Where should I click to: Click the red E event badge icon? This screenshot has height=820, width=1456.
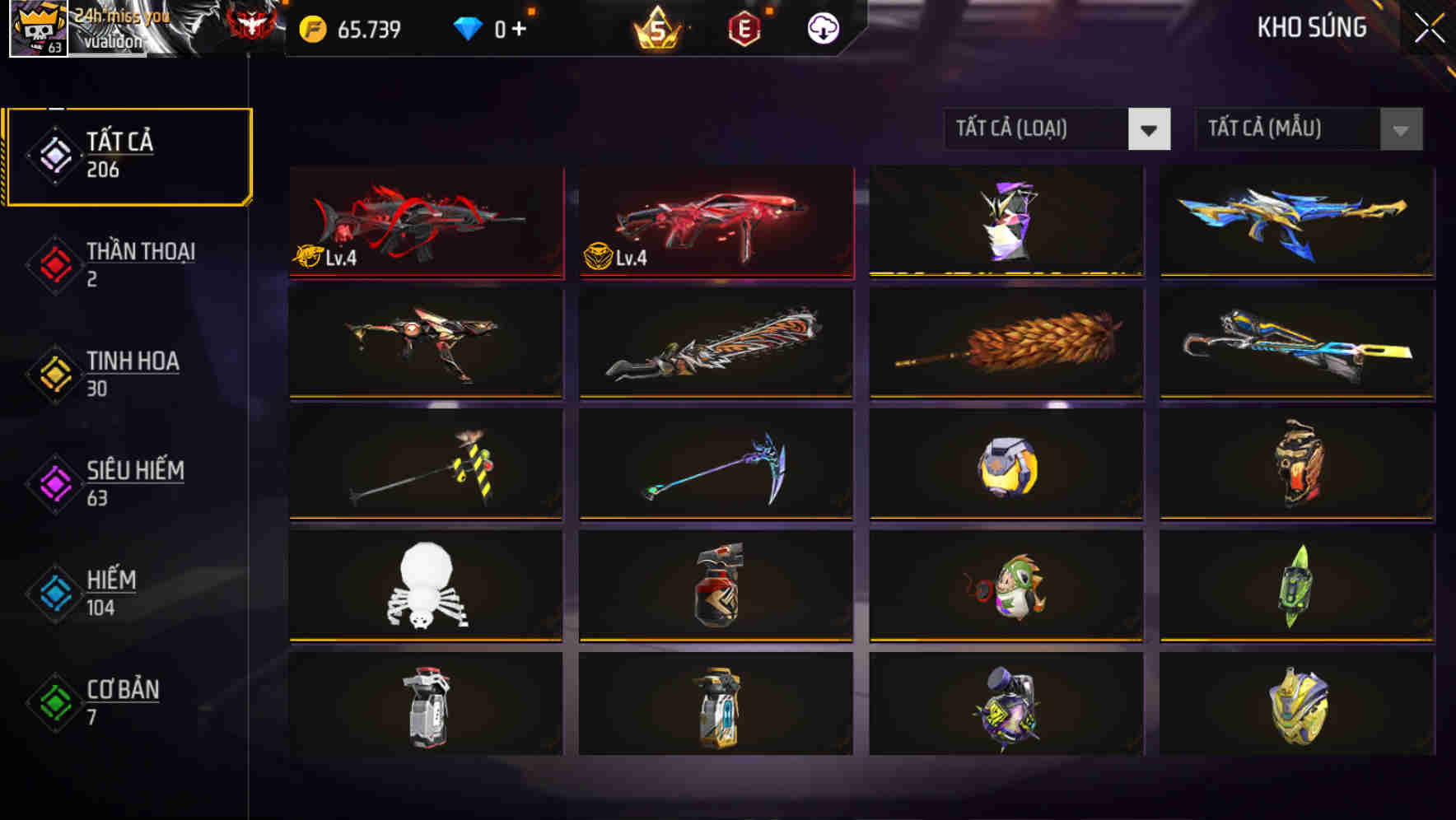tap(744, 28)
